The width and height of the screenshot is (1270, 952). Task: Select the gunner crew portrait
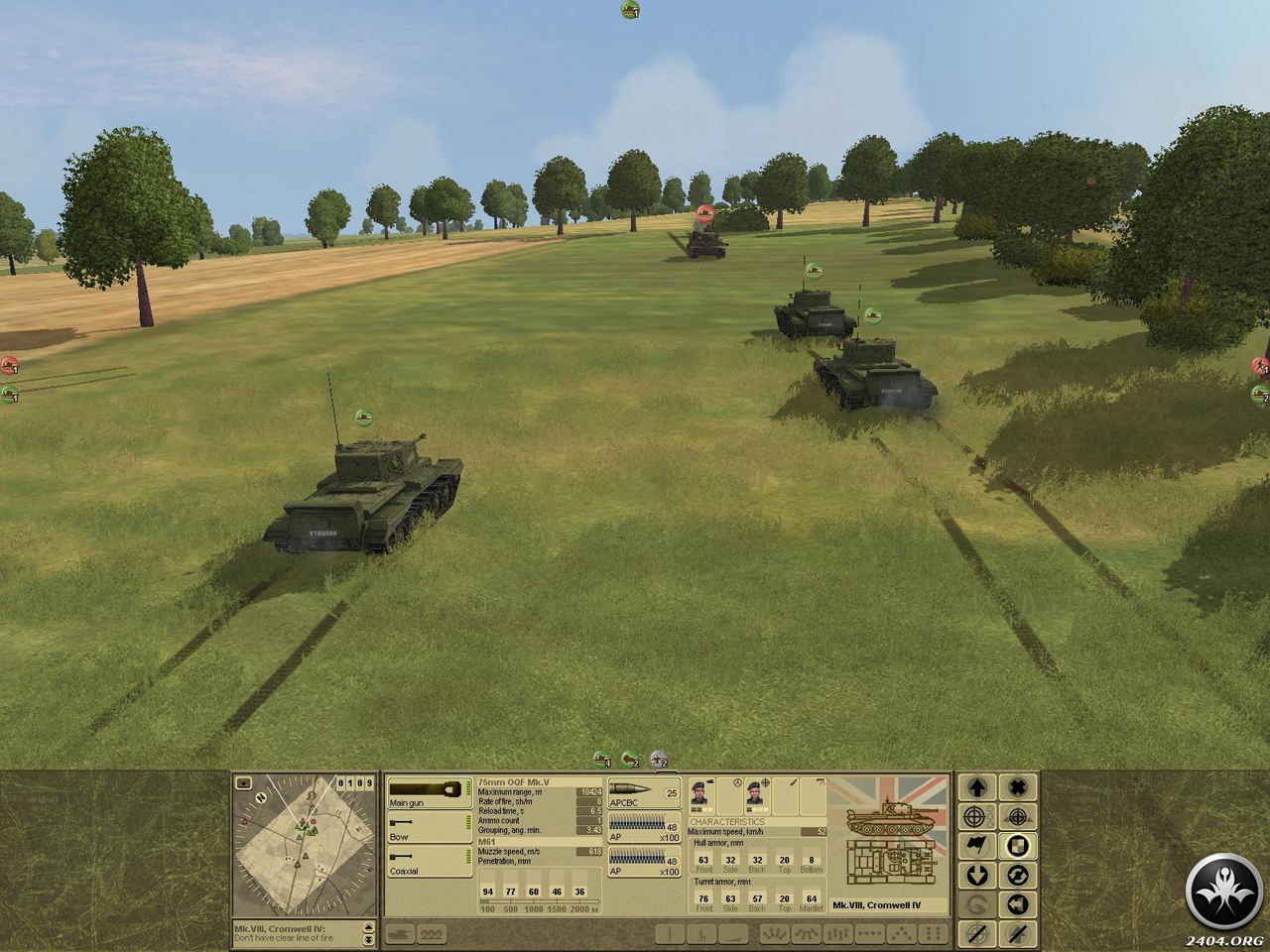coord(756,793)
